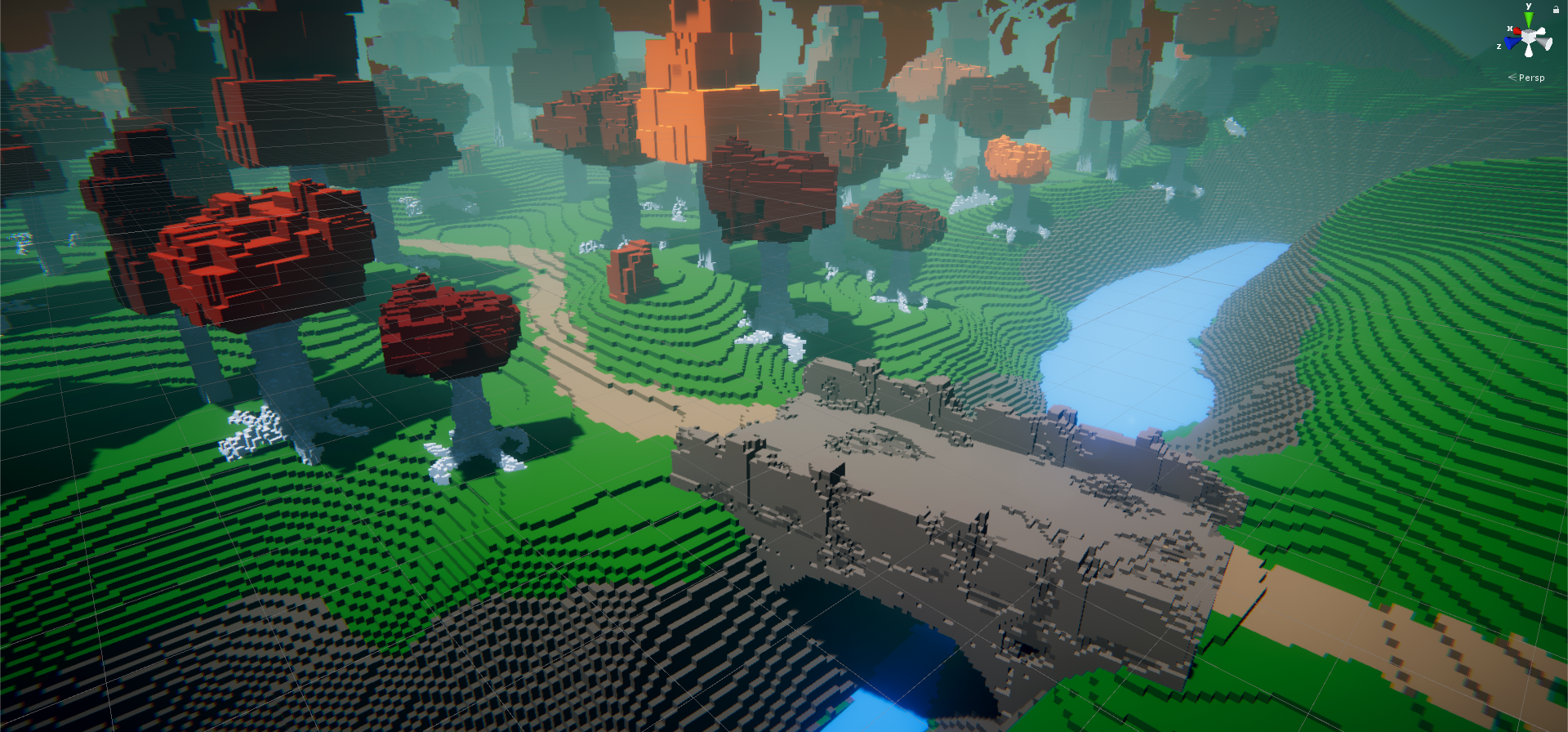This screenshot has width=1568, height=732.
Task: Click the red X axis cone on the gizmo
Action: 1517,32
